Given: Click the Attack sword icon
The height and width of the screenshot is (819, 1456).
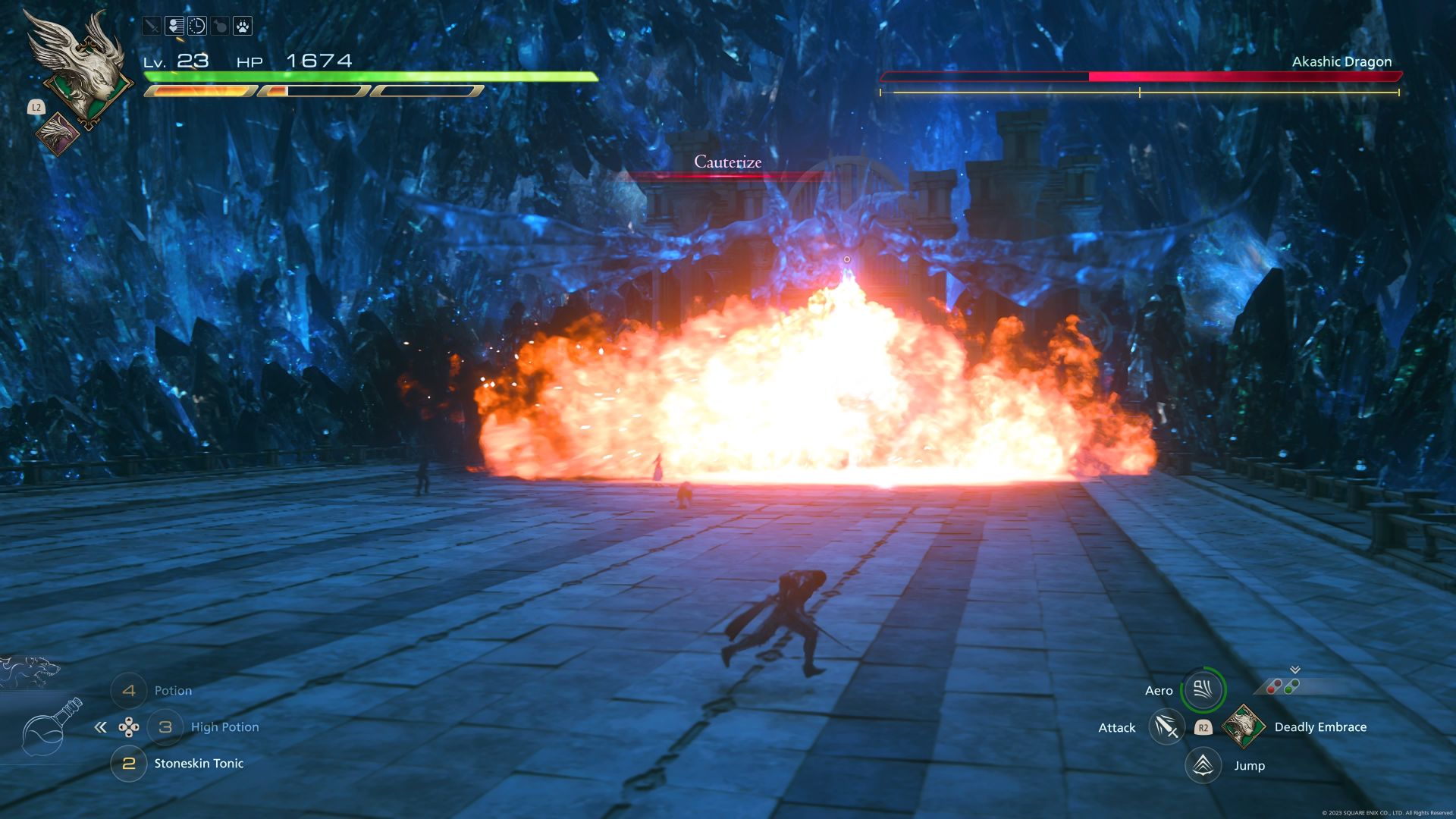Looking at the screenshot, I should pos(1166,726).
